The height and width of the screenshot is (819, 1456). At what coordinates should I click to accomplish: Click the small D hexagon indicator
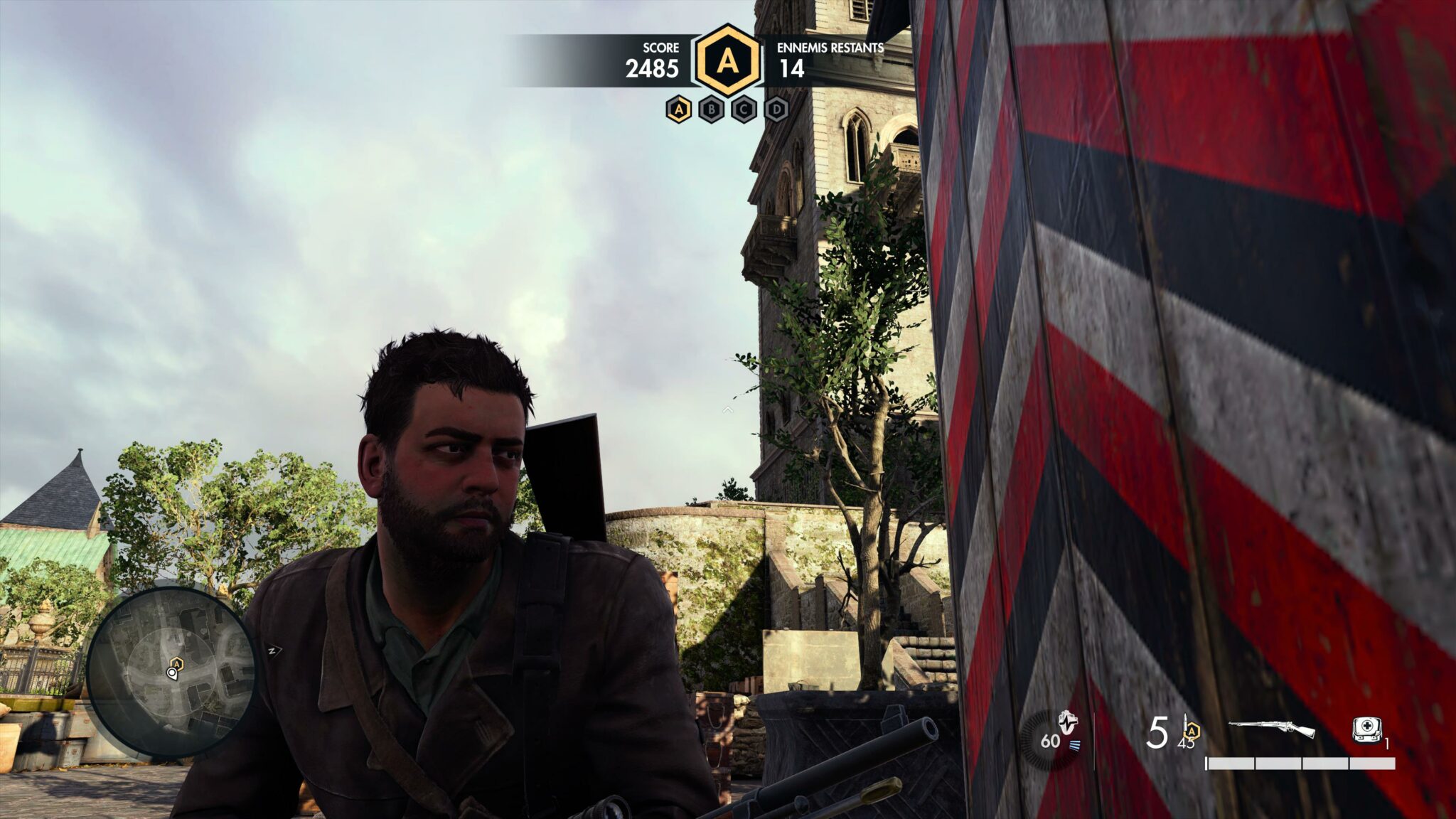(777, 109)
